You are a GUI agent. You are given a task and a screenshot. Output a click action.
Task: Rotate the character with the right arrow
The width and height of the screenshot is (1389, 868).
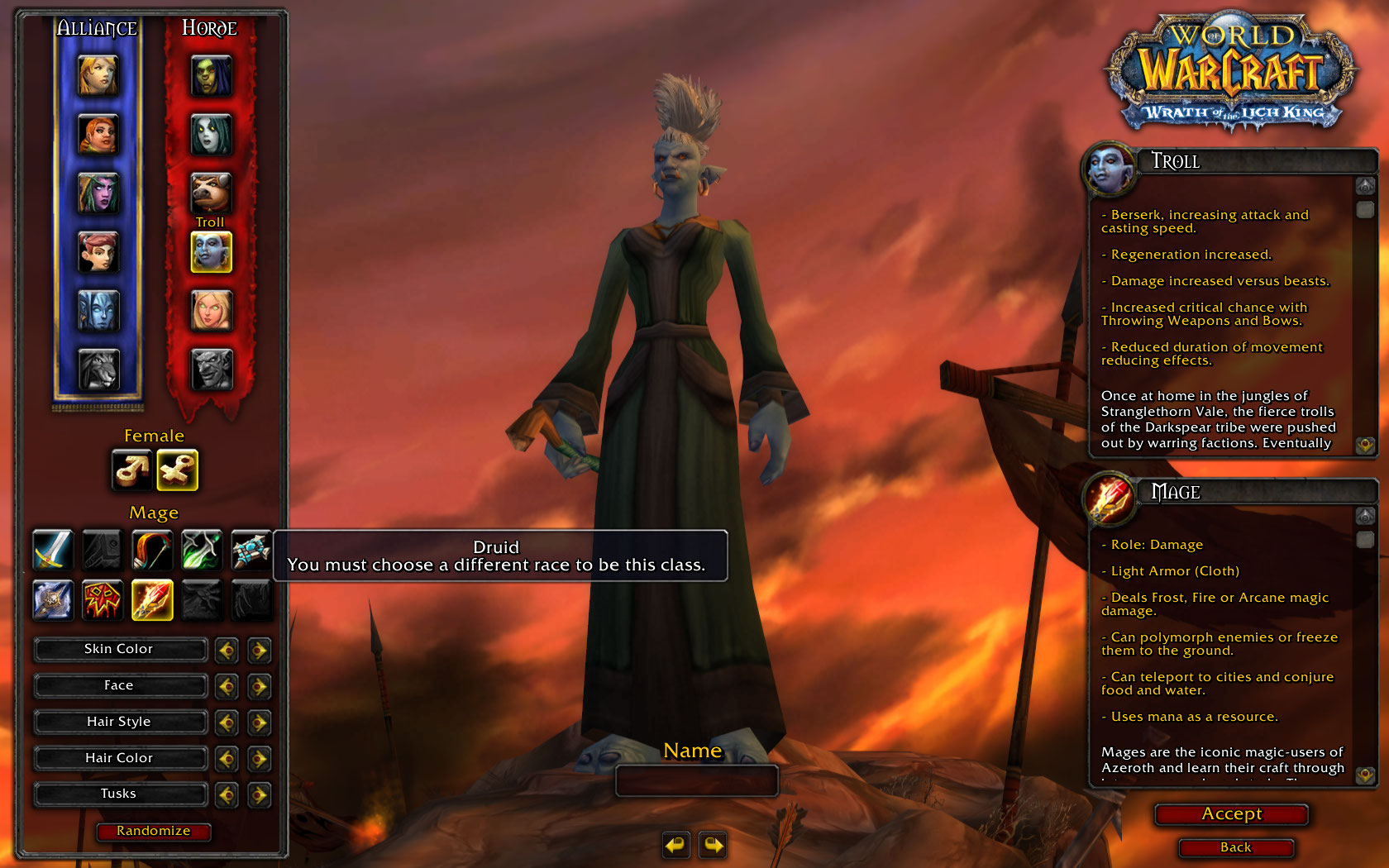click(713, 845)
